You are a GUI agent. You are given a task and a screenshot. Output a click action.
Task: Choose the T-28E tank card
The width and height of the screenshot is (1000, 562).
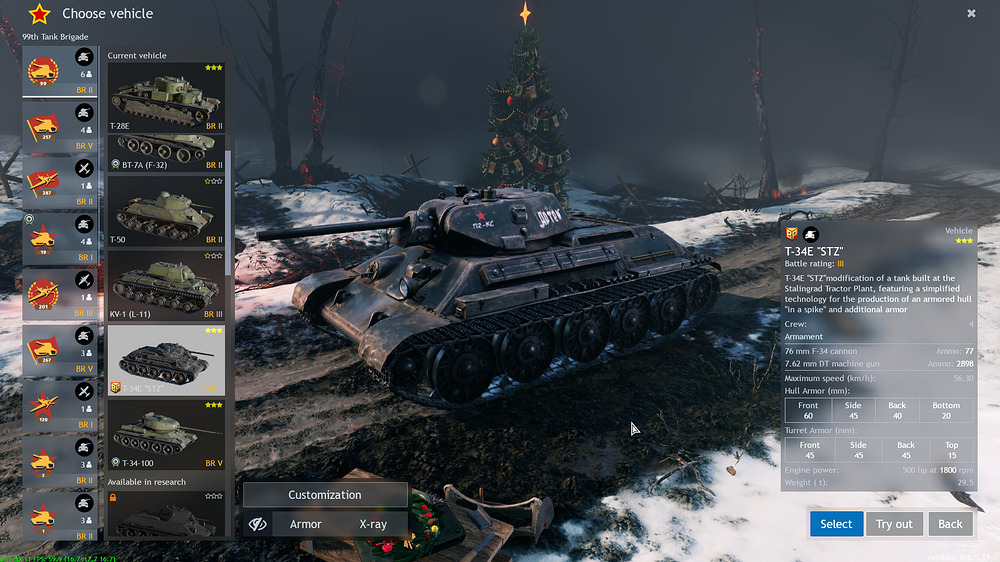(x=166, y=97)
